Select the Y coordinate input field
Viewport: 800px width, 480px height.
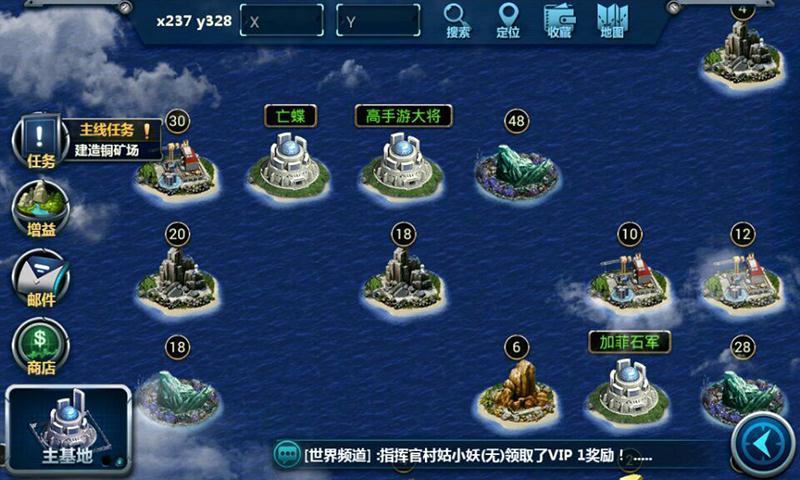377,21
